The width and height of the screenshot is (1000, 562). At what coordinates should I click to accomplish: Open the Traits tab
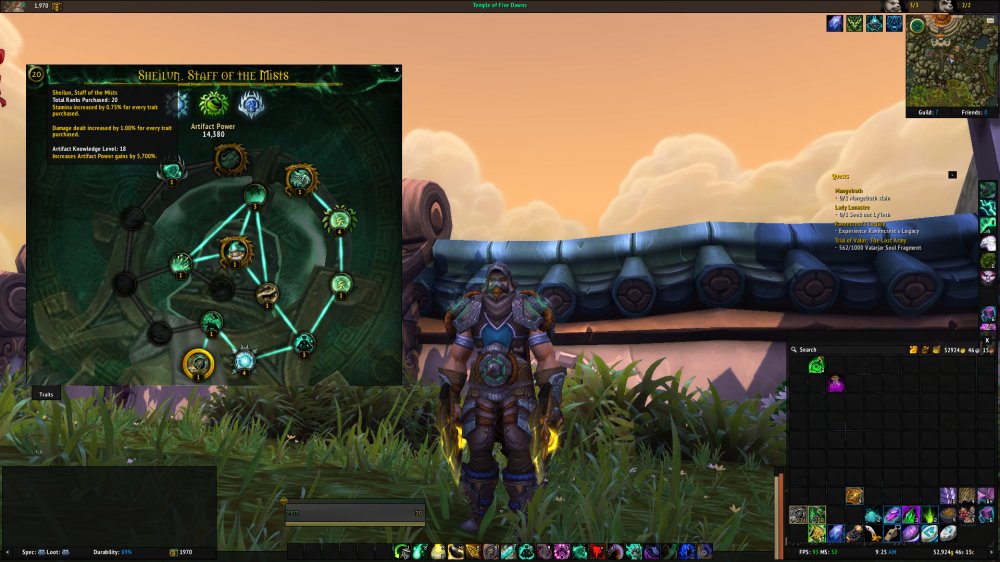[x=46, y=395]
